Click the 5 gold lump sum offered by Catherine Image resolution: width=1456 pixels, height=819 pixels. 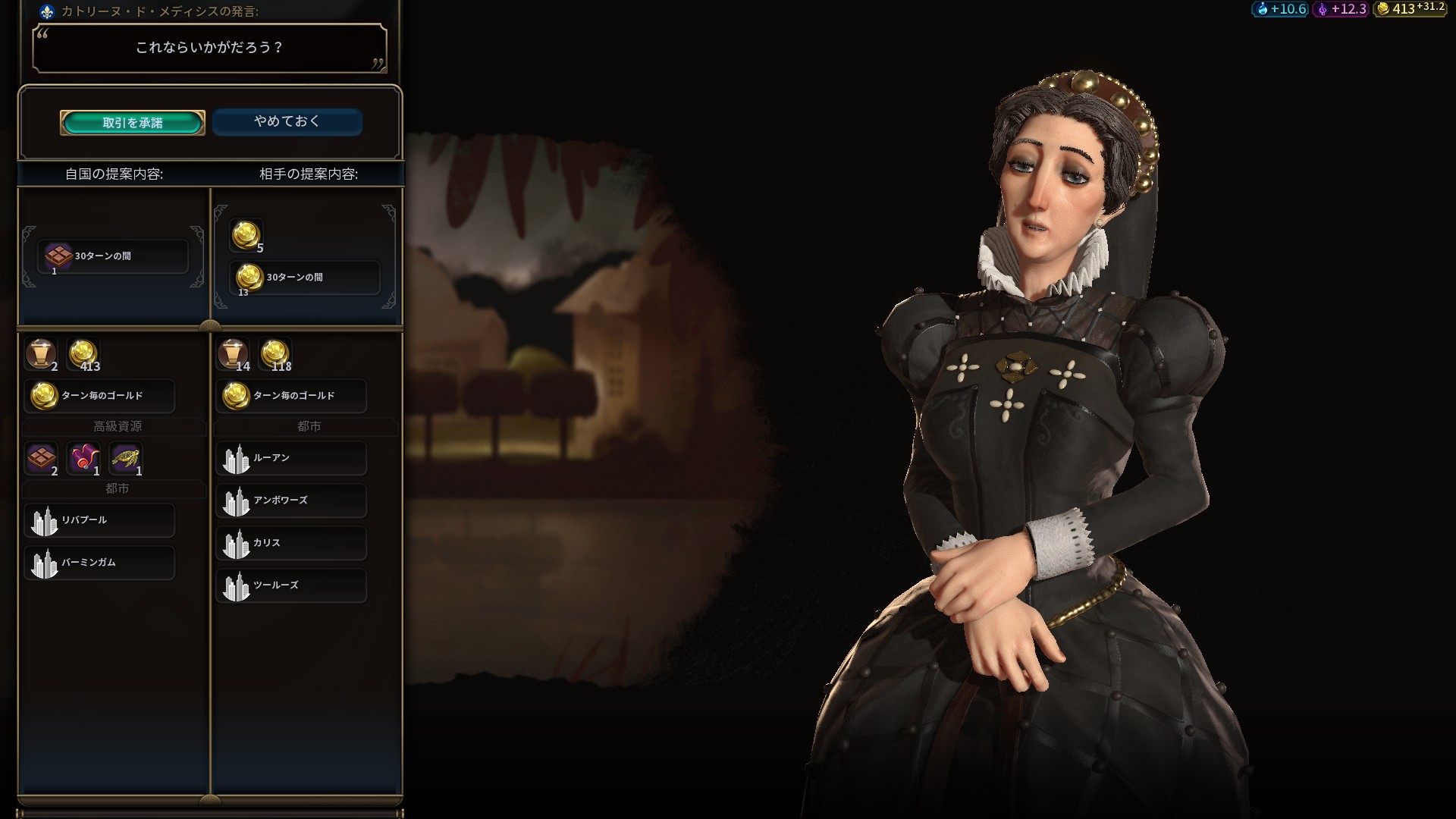pos(246,235)
